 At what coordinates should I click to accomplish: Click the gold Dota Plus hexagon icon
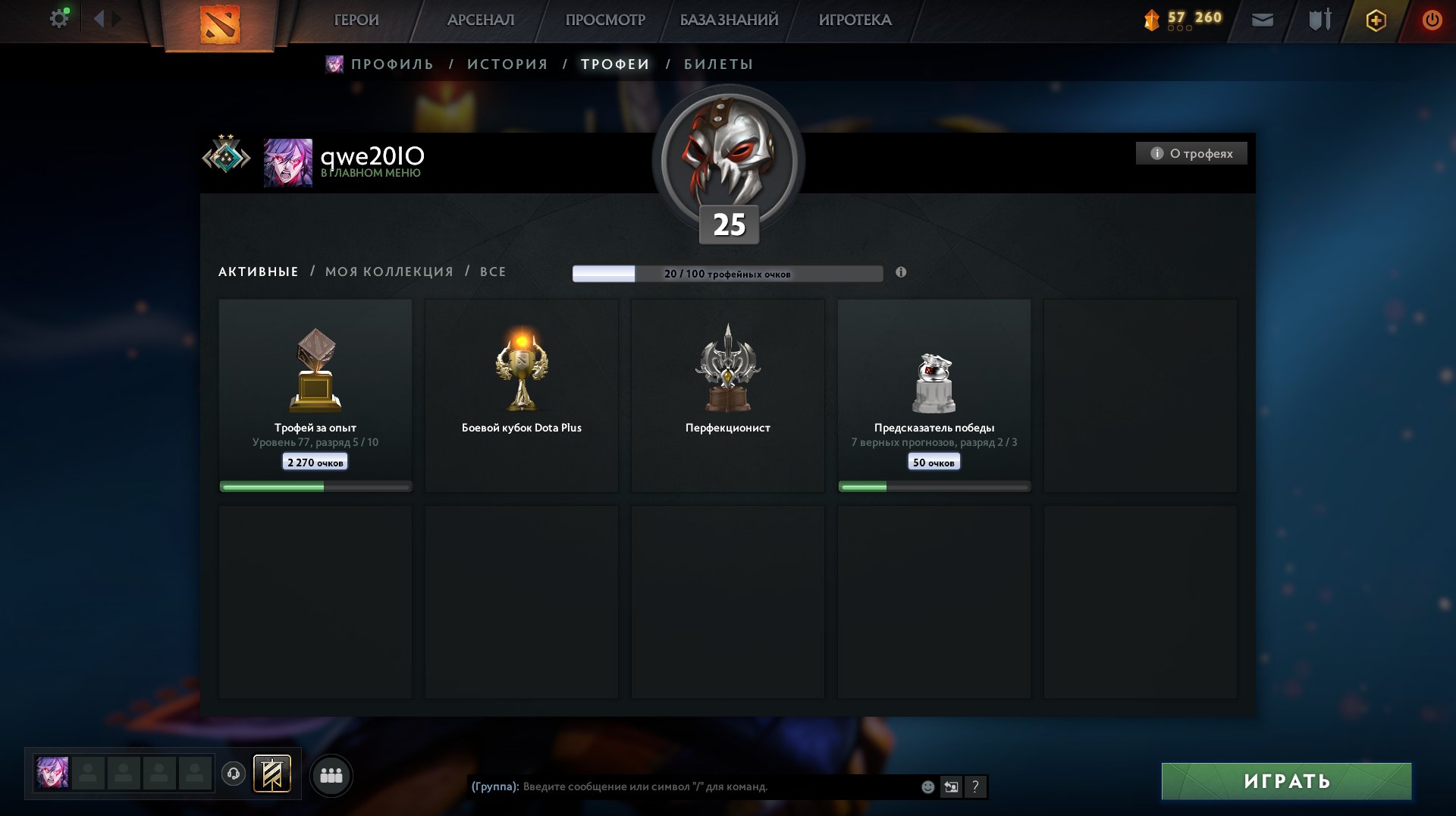point(1377,20)
